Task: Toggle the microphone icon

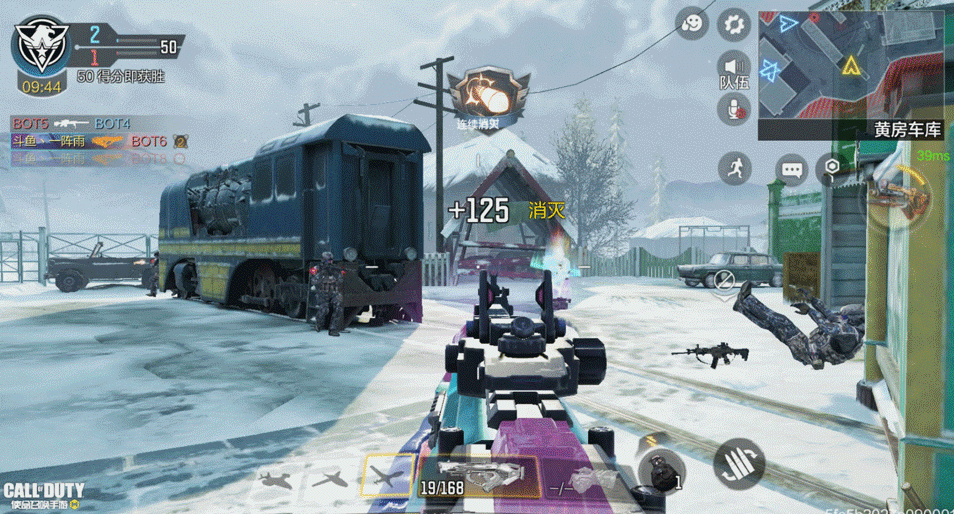Action: pos(735,108)
